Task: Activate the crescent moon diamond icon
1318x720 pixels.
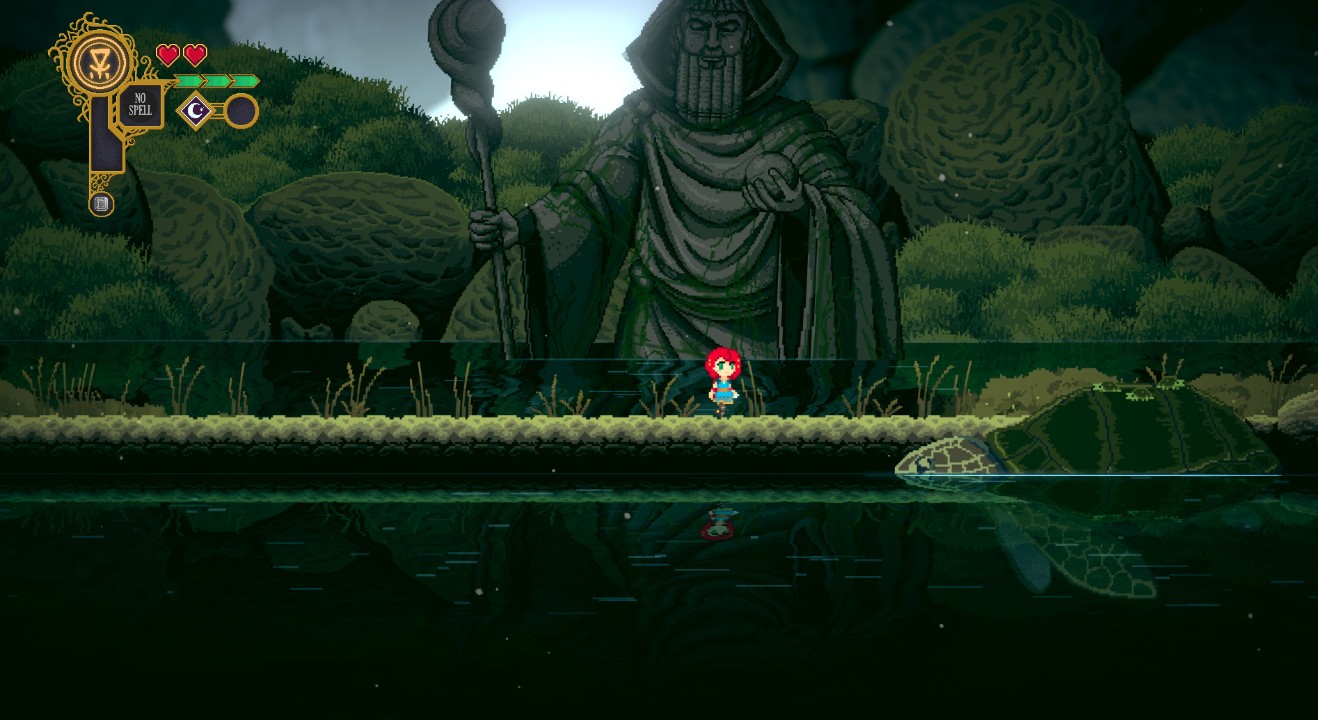Action: point(196,110)
